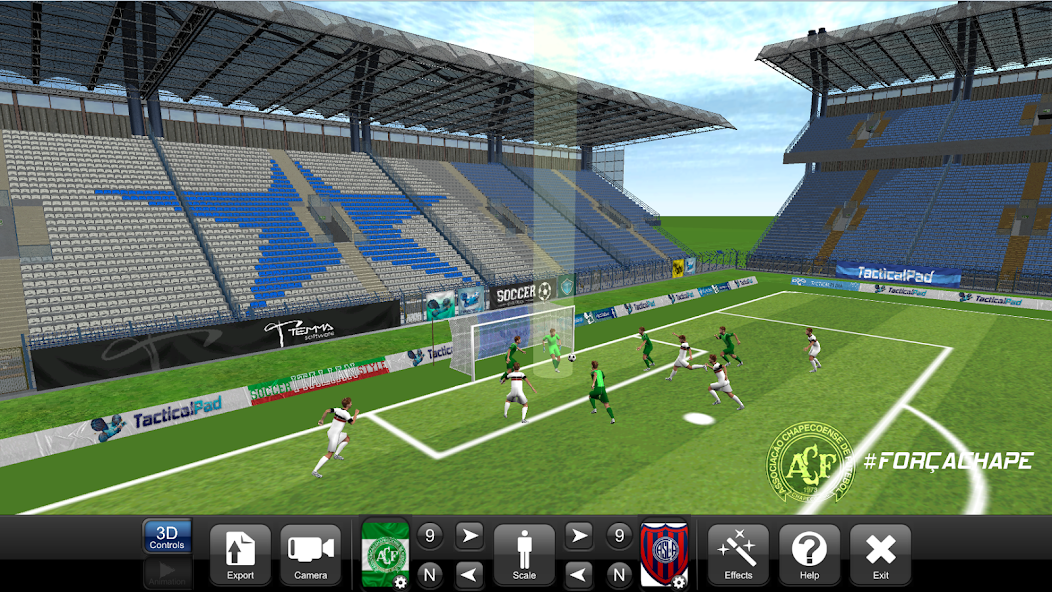Open the Effects magic wand menu
Screen dimensions: 1052x592
(x=738, y=554)
